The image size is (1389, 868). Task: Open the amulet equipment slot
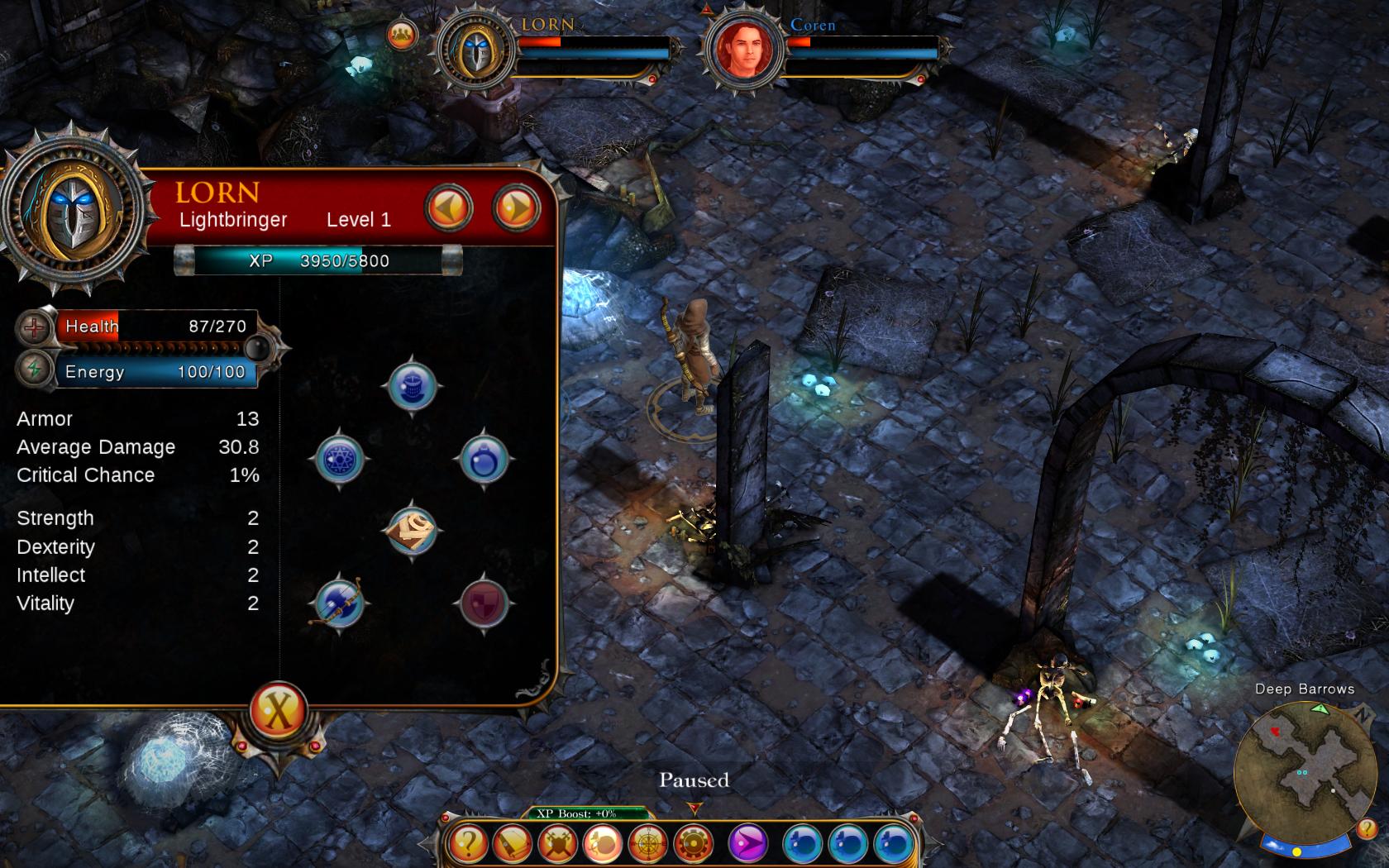pos(340,460)
